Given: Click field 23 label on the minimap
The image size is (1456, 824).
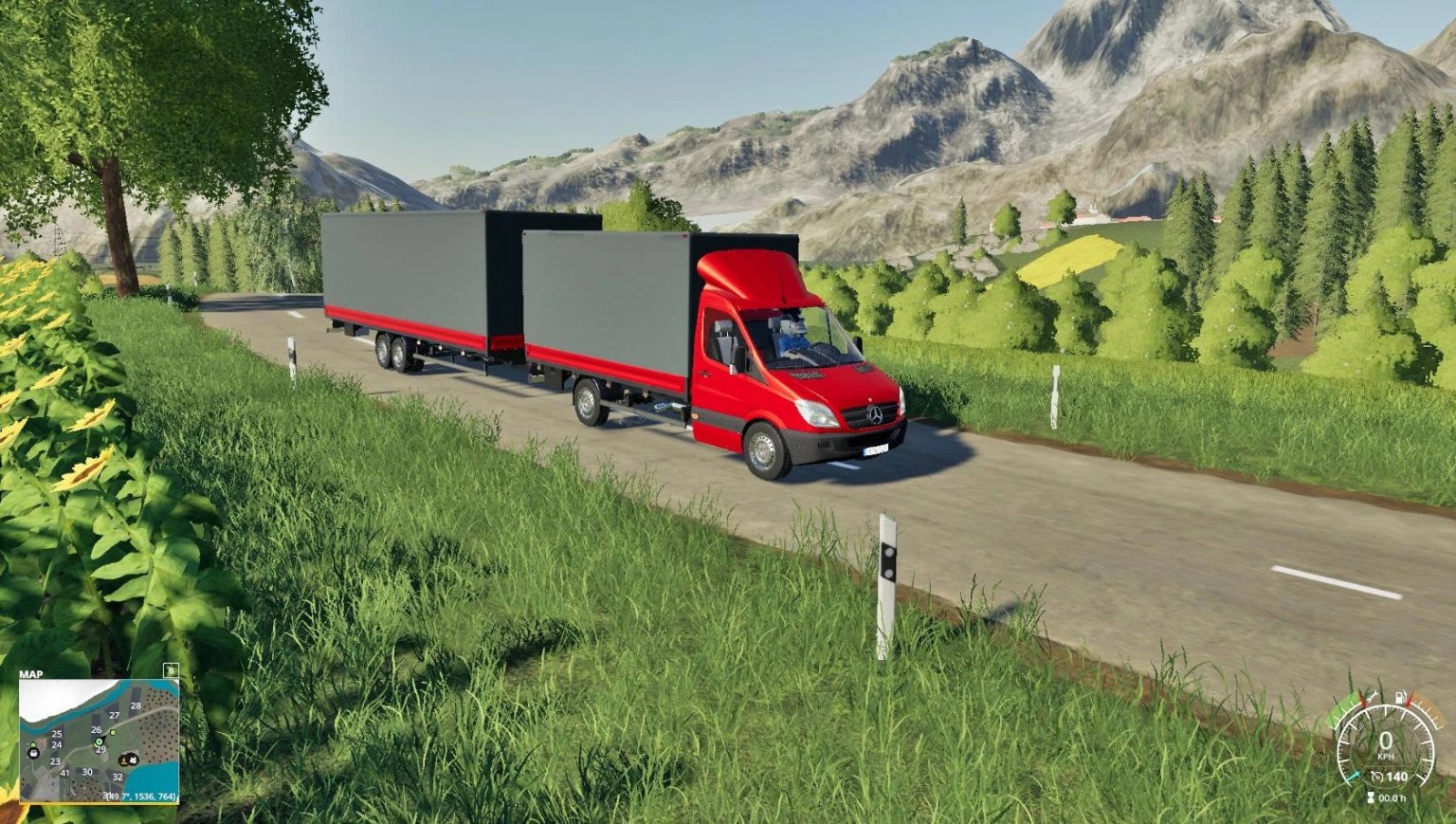Looking at the screenshot, I should tap(55, 760).
